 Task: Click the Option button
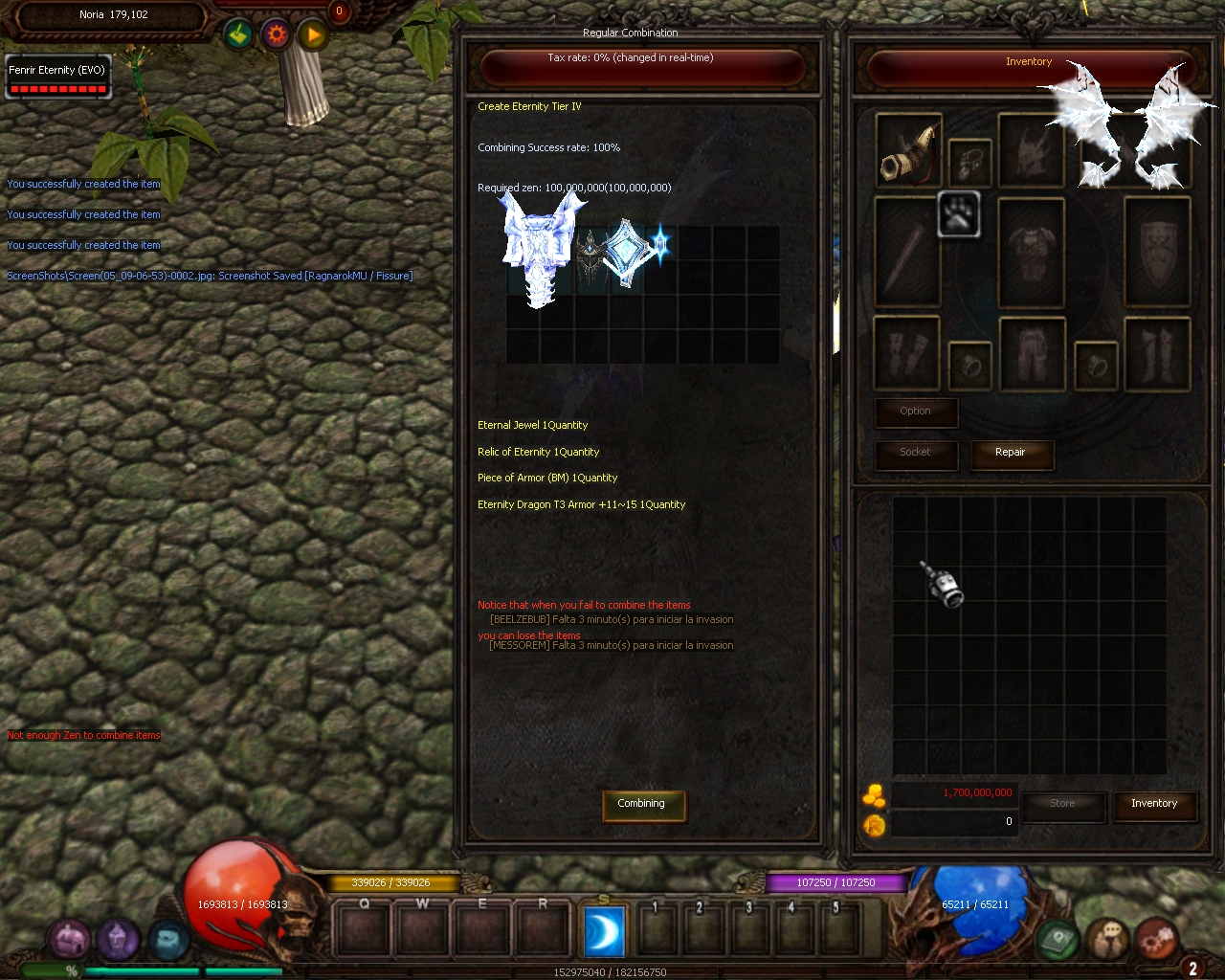915,412
